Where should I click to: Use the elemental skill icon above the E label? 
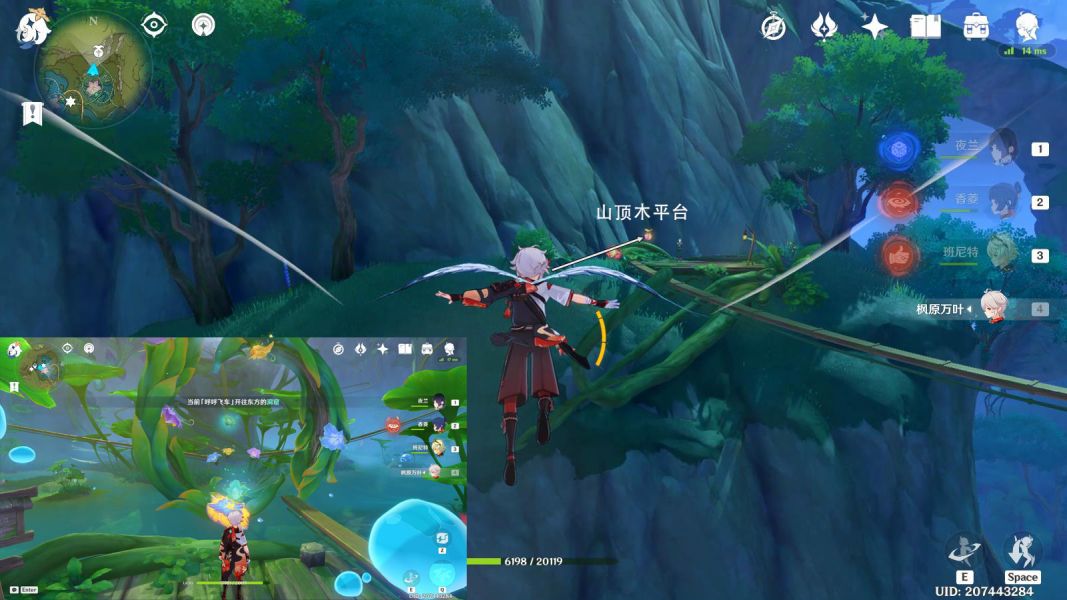click(x=964, y=549)
